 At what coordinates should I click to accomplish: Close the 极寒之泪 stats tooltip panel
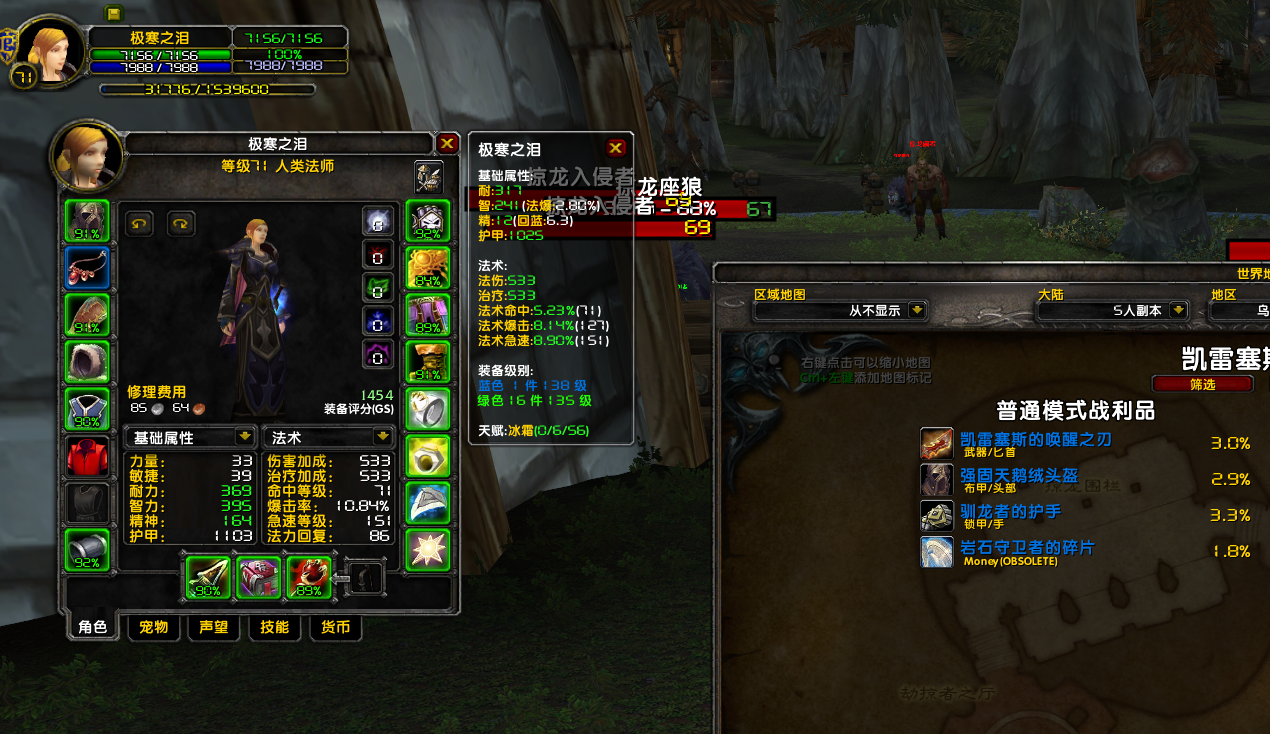[616, 149]
